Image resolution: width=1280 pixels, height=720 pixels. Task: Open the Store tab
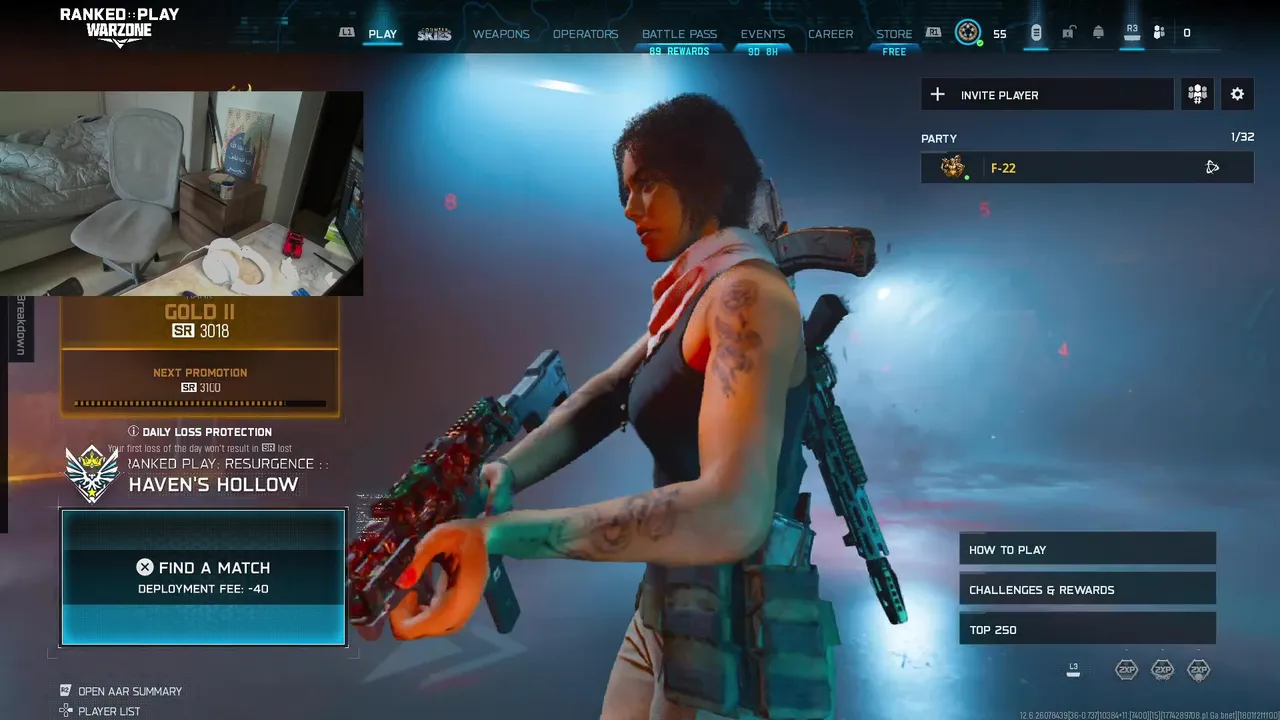coord(894,34)
